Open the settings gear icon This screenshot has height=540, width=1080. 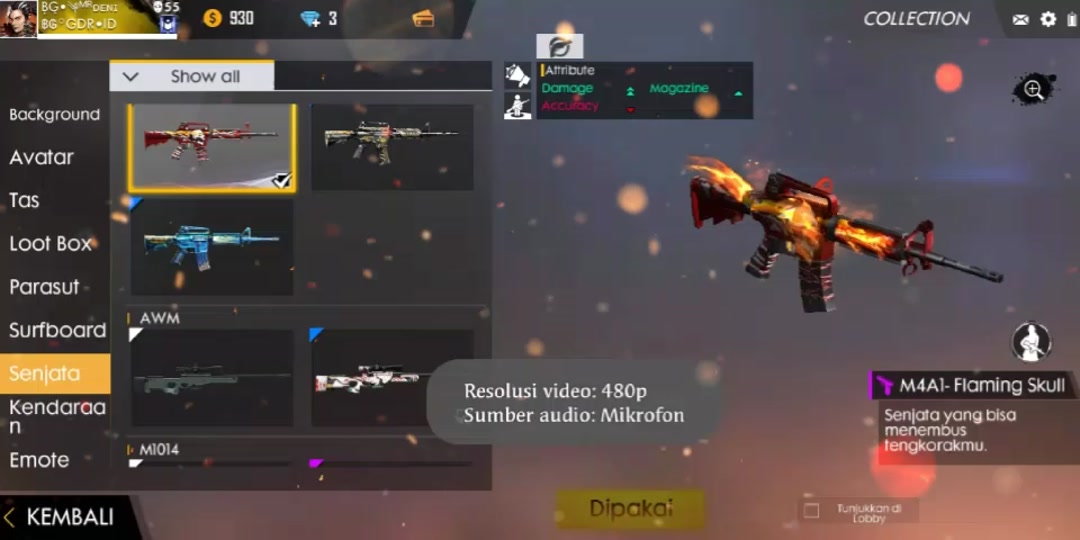pyautogui.click(x=1048, y=19)
